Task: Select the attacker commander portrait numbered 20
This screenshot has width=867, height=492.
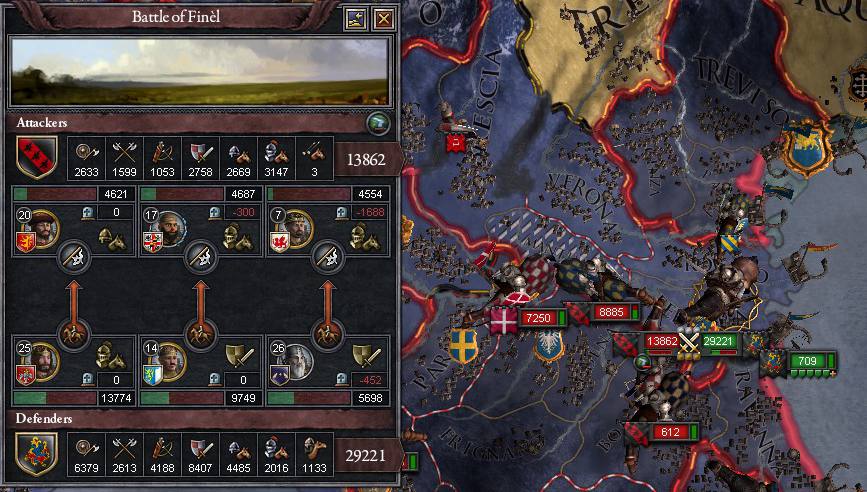Action: tap(38, 228)
